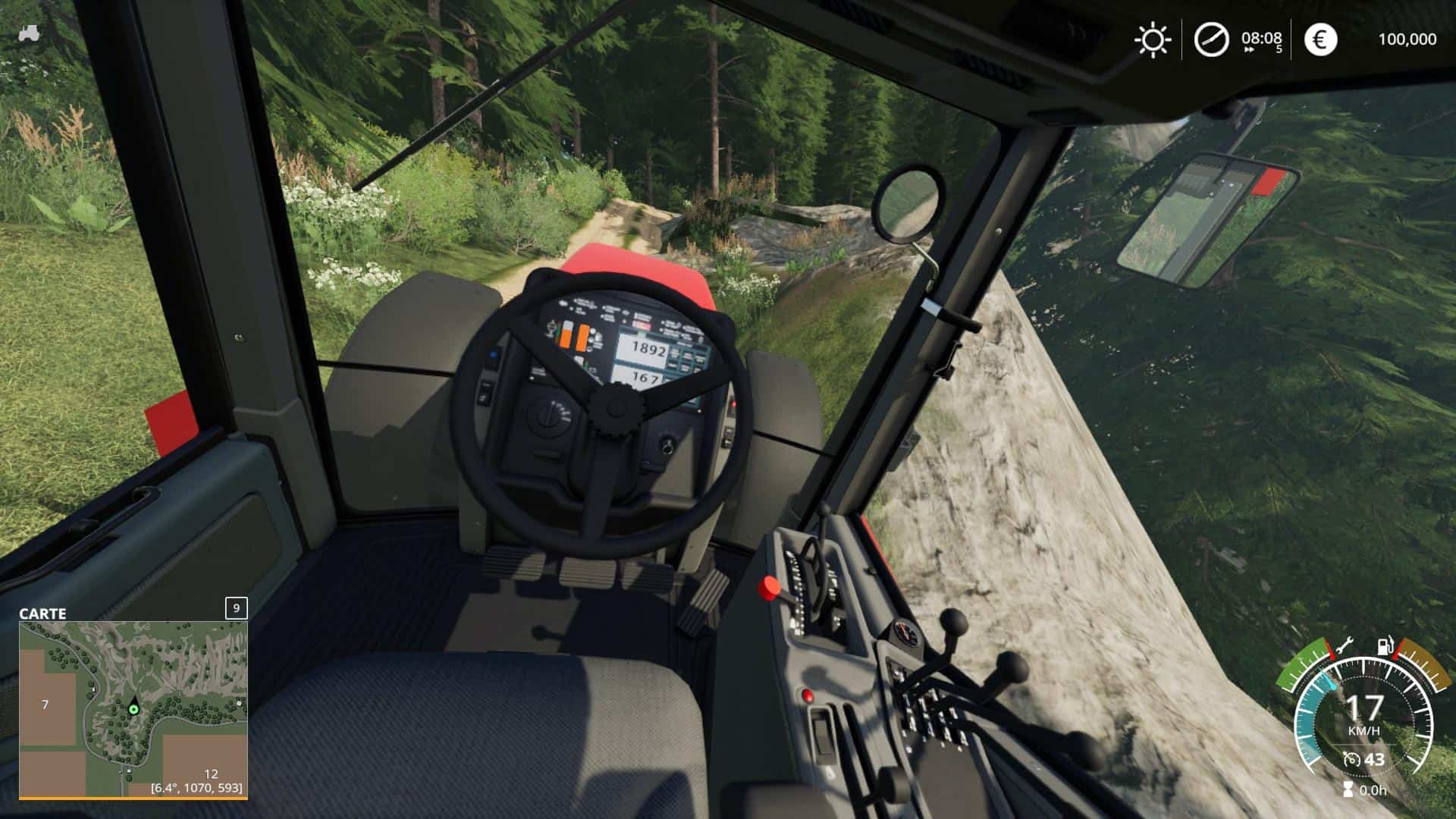Viewport: 1456px width, 819px height.
Task: Select the tractor vehicle icon
Action: (x=30, y=33)
